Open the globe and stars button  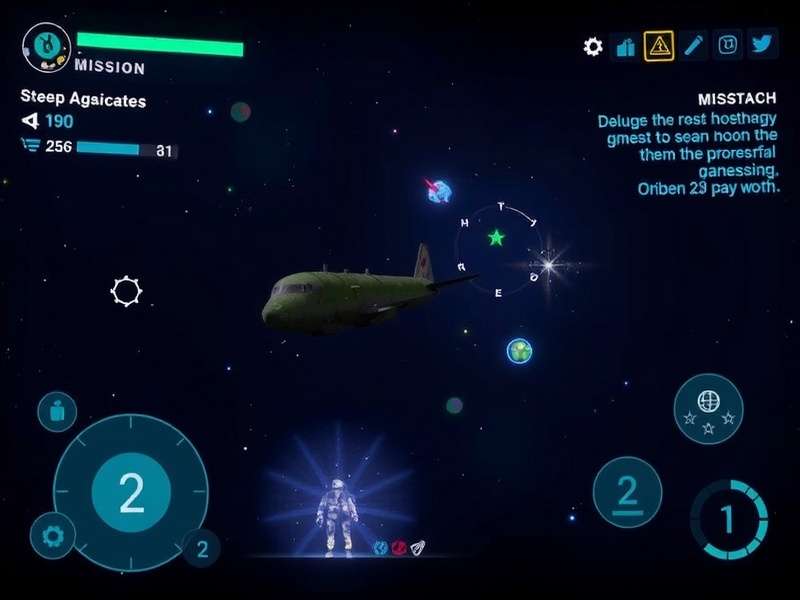coord(708,407)
